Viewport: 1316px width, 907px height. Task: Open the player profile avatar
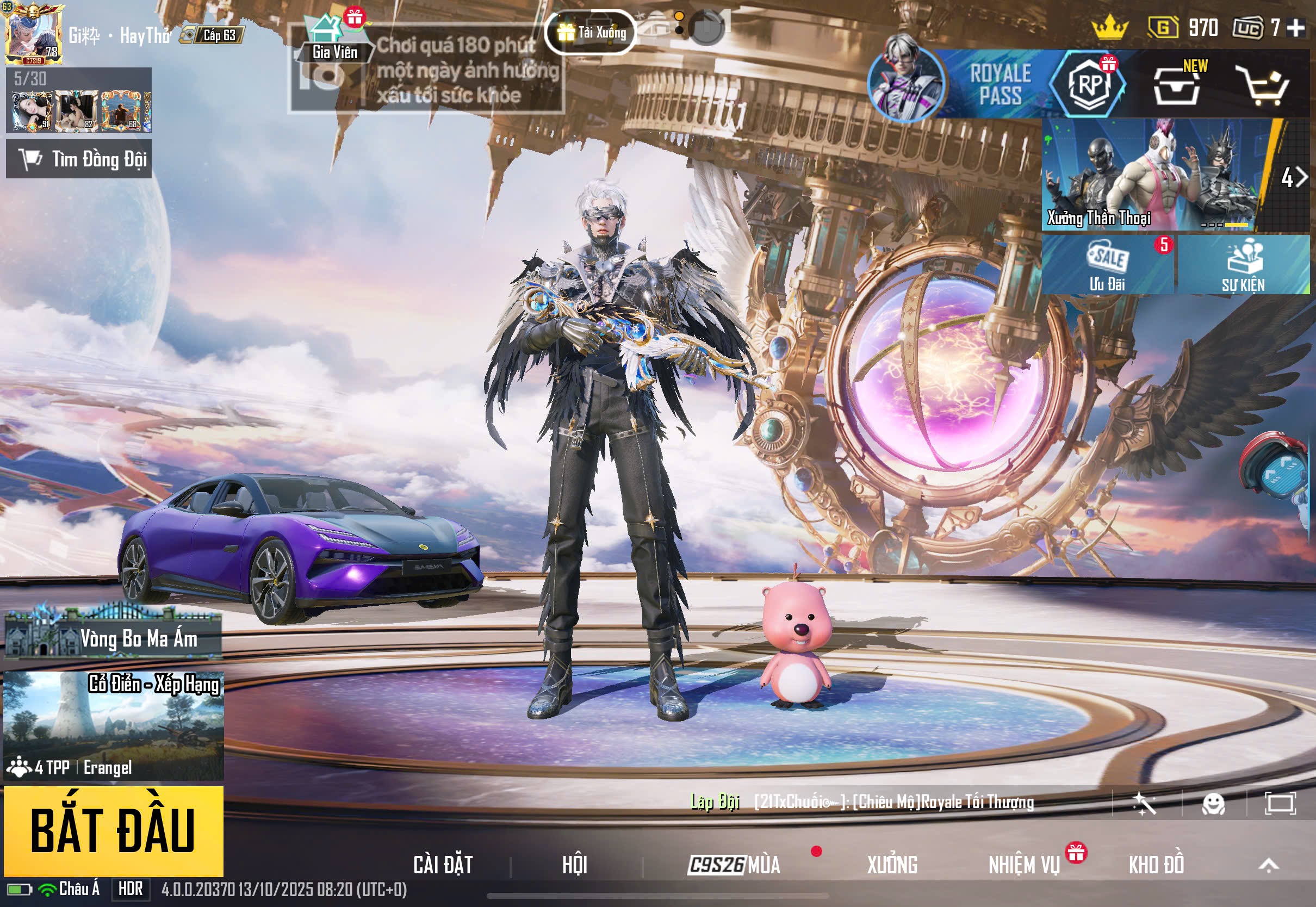[x=33, y=33]
